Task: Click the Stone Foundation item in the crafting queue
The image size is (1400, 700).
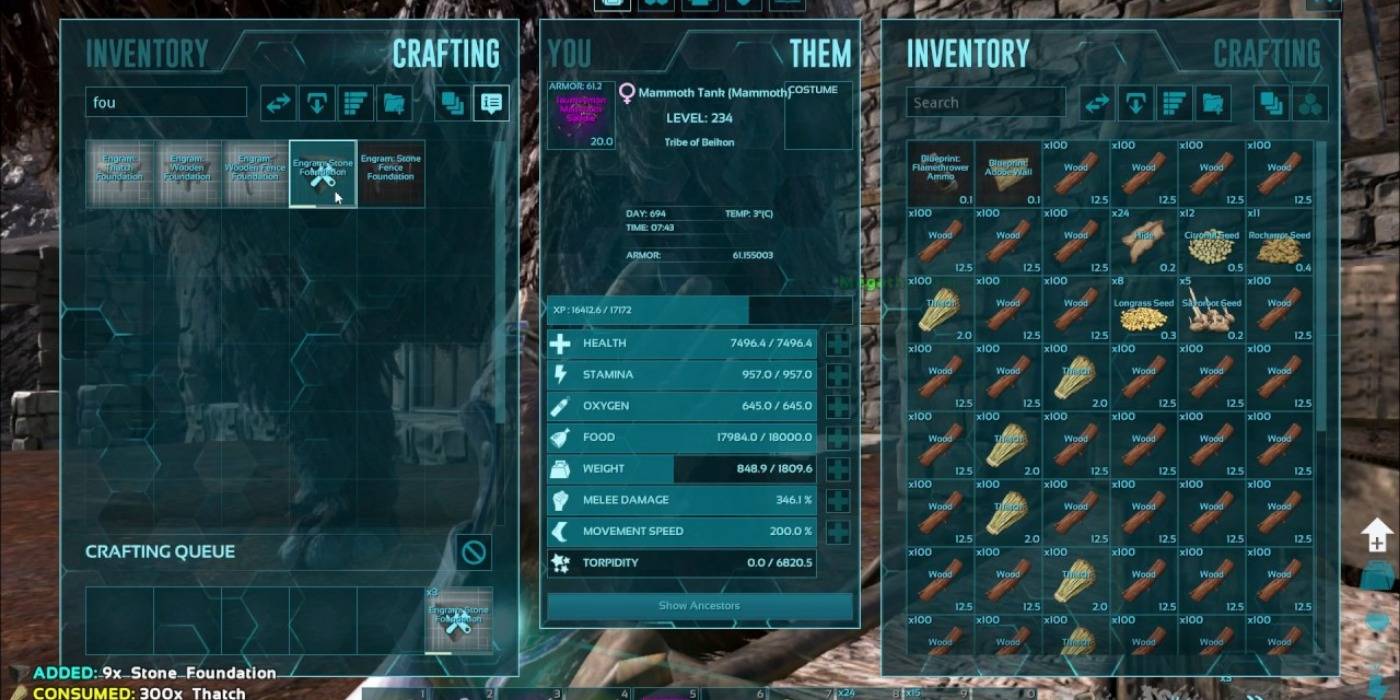Action: coord(458,620)
